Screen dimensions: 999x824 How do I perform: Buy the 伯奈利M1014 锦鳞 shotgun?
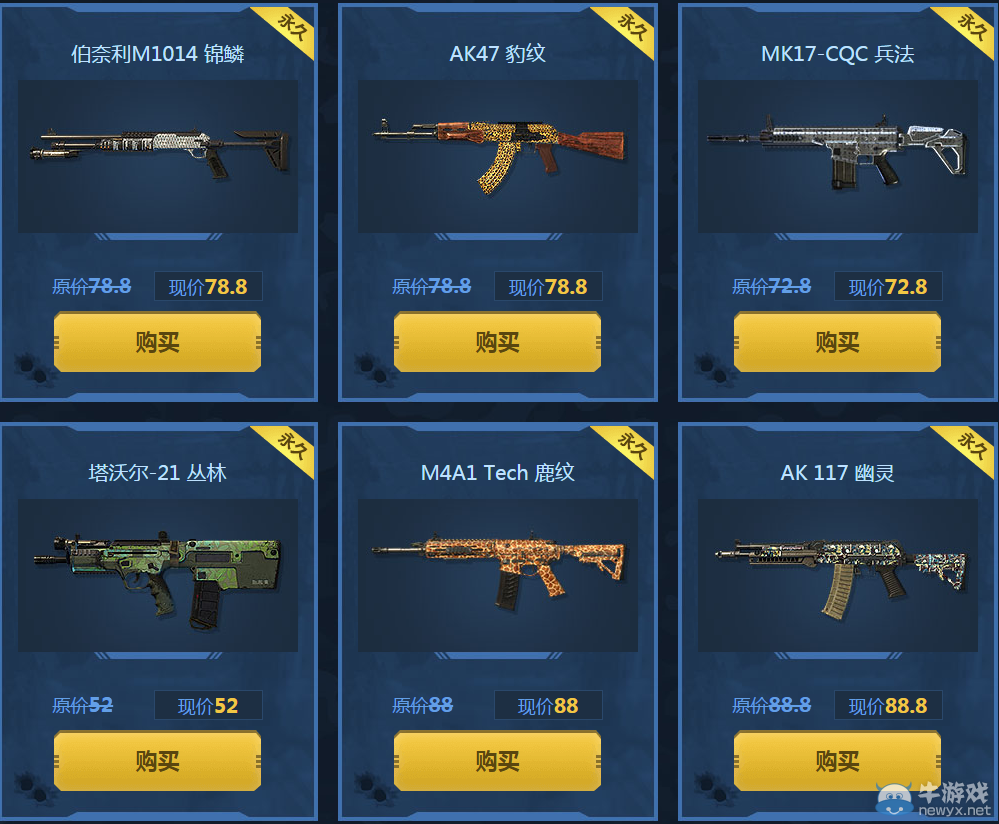pyautogui.click(x=157, y=342)
